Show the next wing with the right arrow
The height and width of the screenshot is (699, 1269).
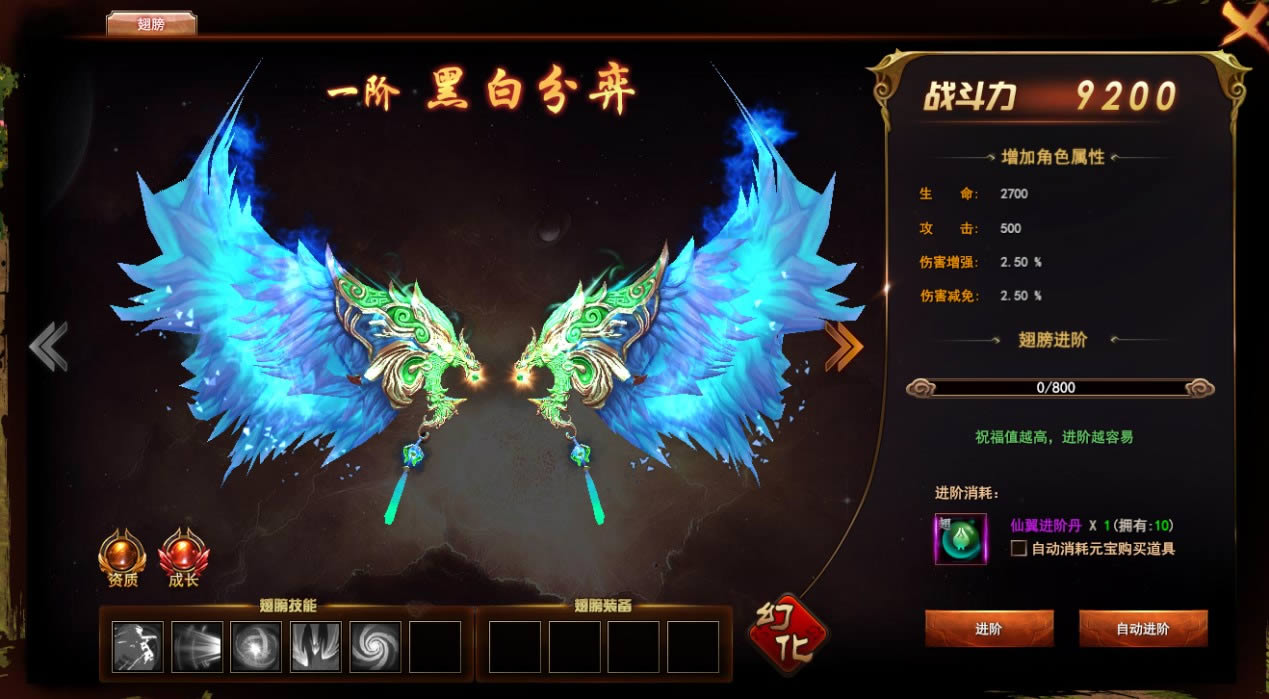coord(843,347)
